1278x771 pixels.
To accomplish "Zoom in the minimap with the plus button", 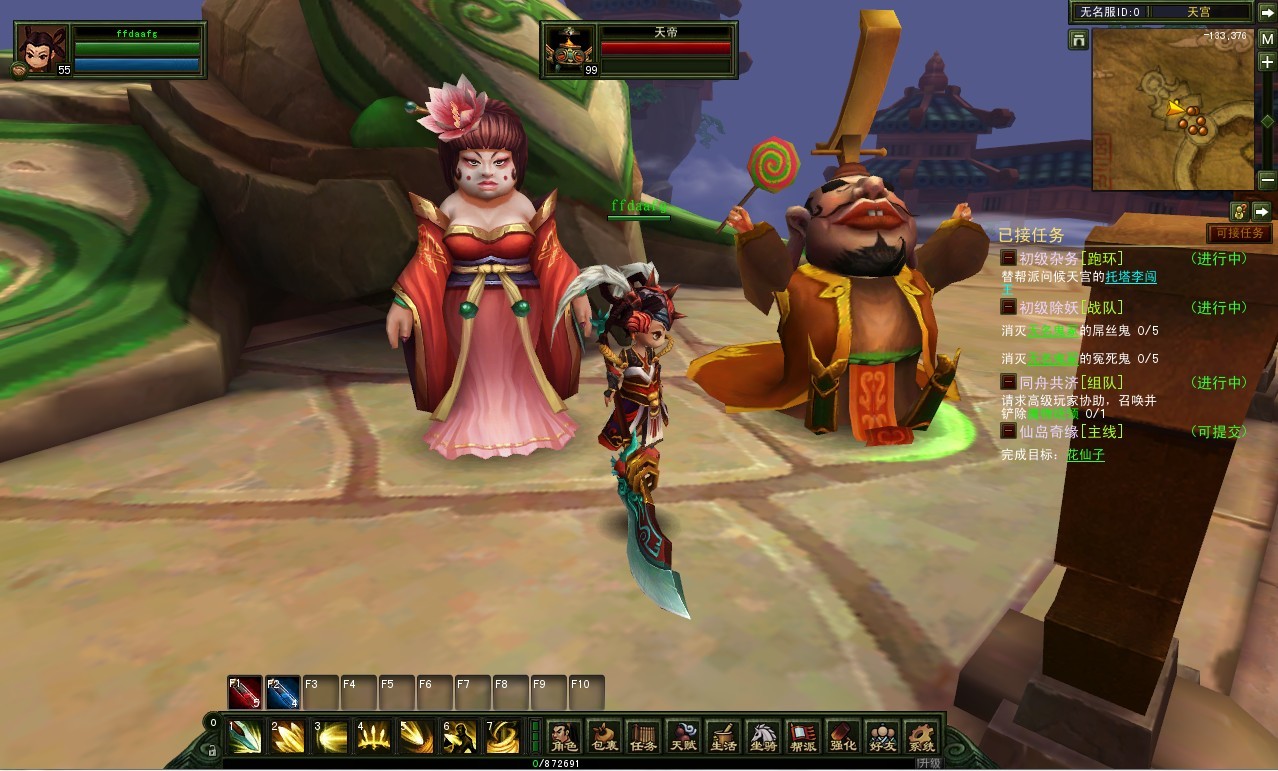I will 1267,62.
